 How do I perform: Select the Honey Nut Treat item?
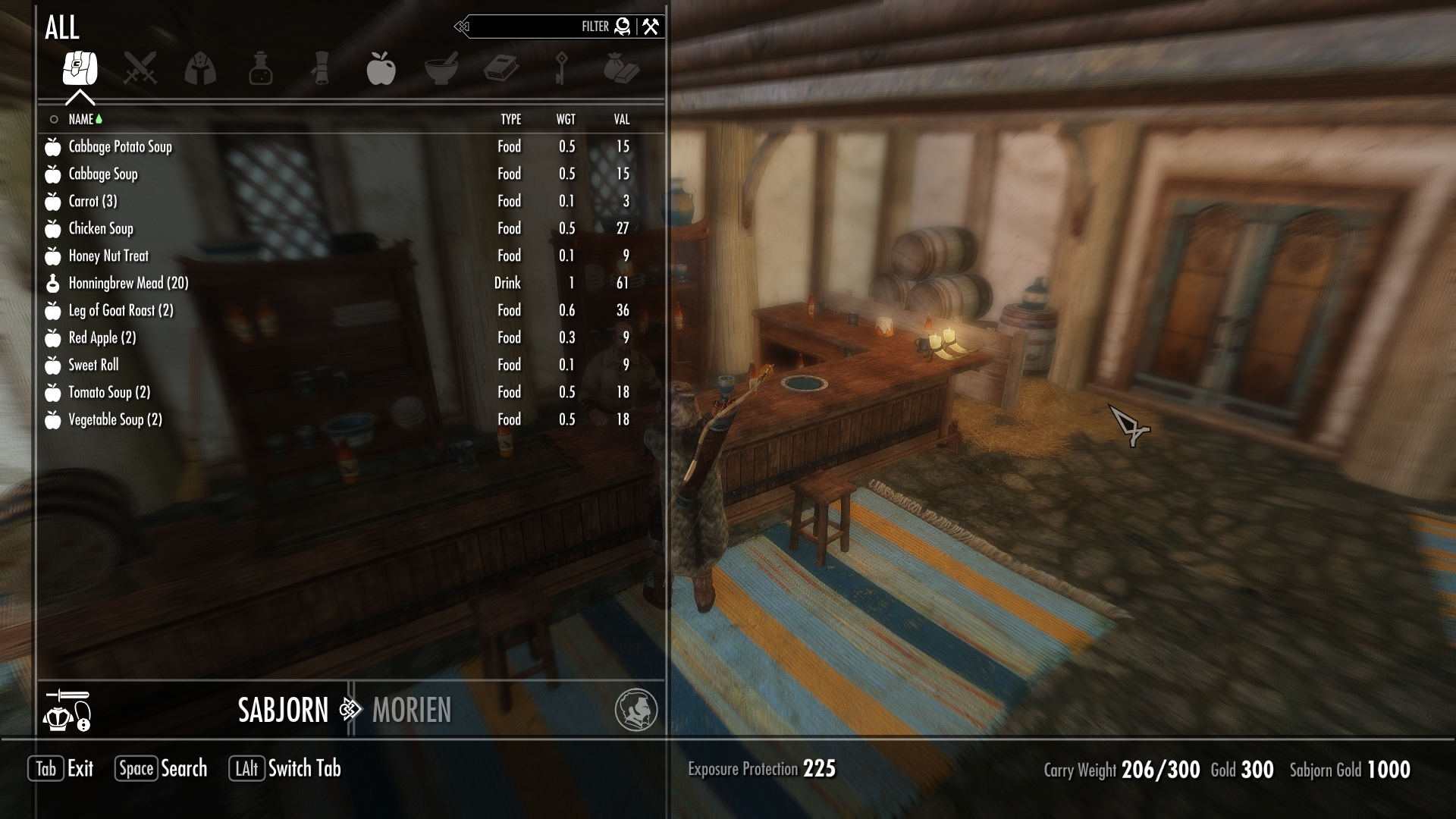coord(108,256)
